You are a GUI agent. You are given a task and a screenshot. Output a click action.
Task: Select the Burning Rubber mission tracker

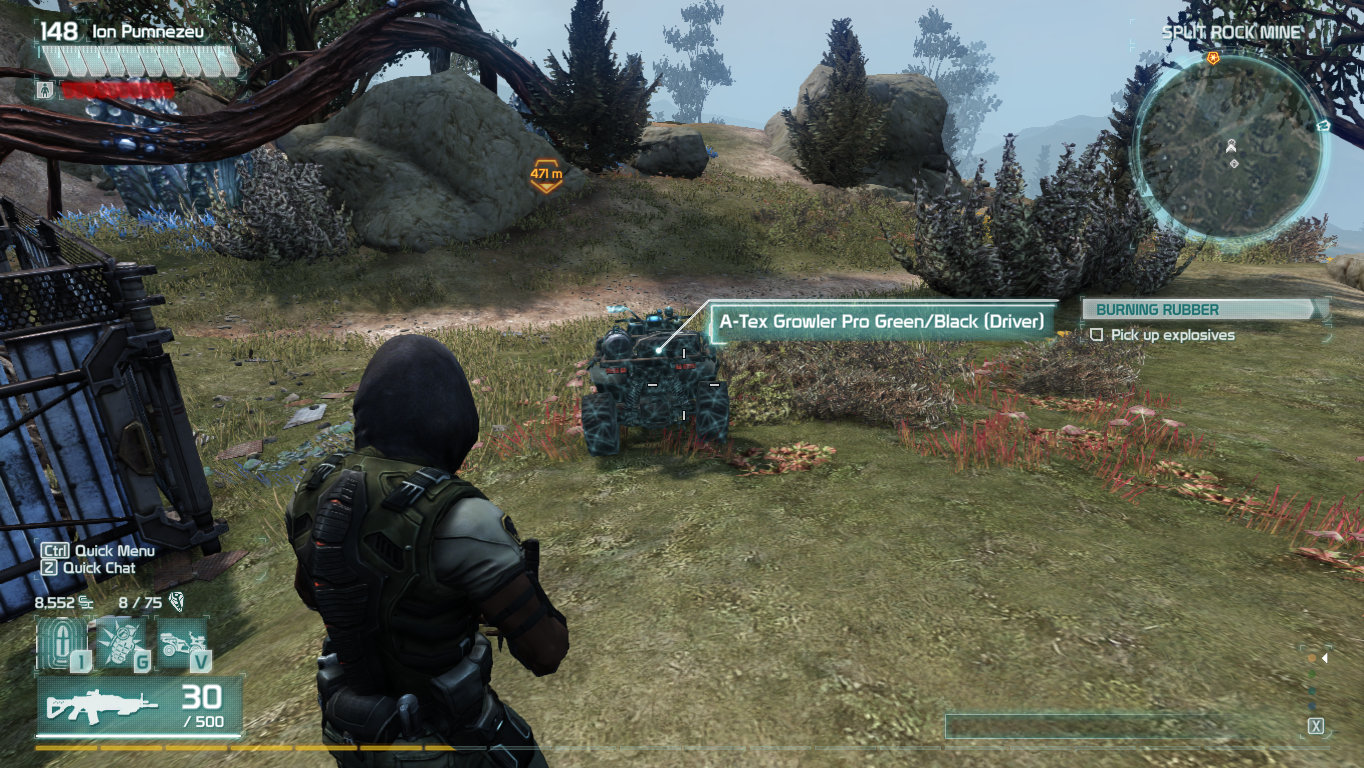1203,310
